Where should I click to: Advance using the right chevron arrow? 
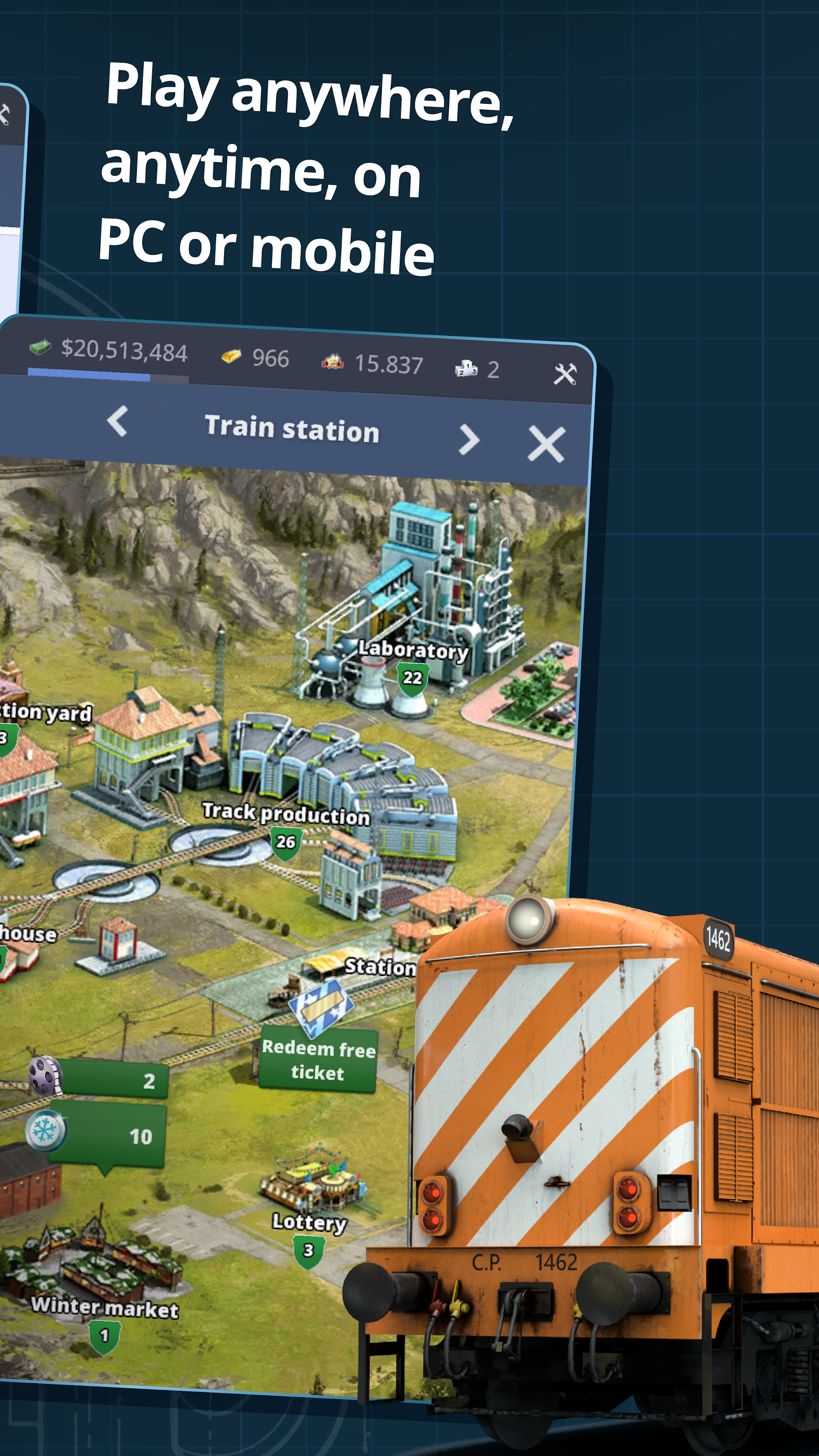(469, 441)
